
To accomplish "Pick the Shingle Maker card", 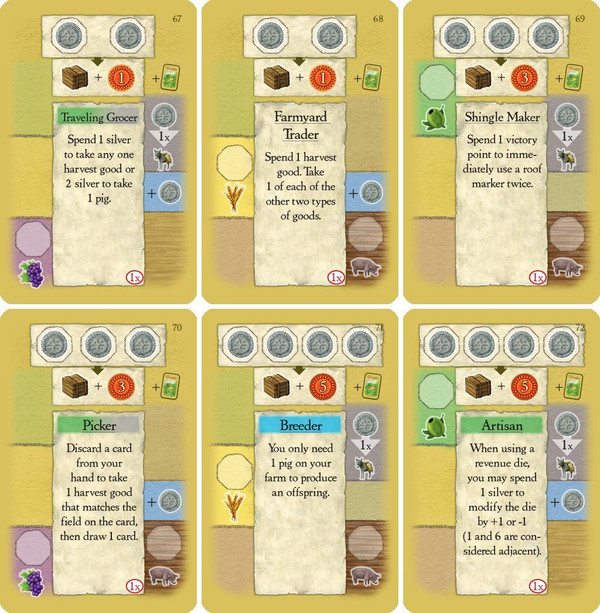I will pyautogui.click(x=498, y=150).
